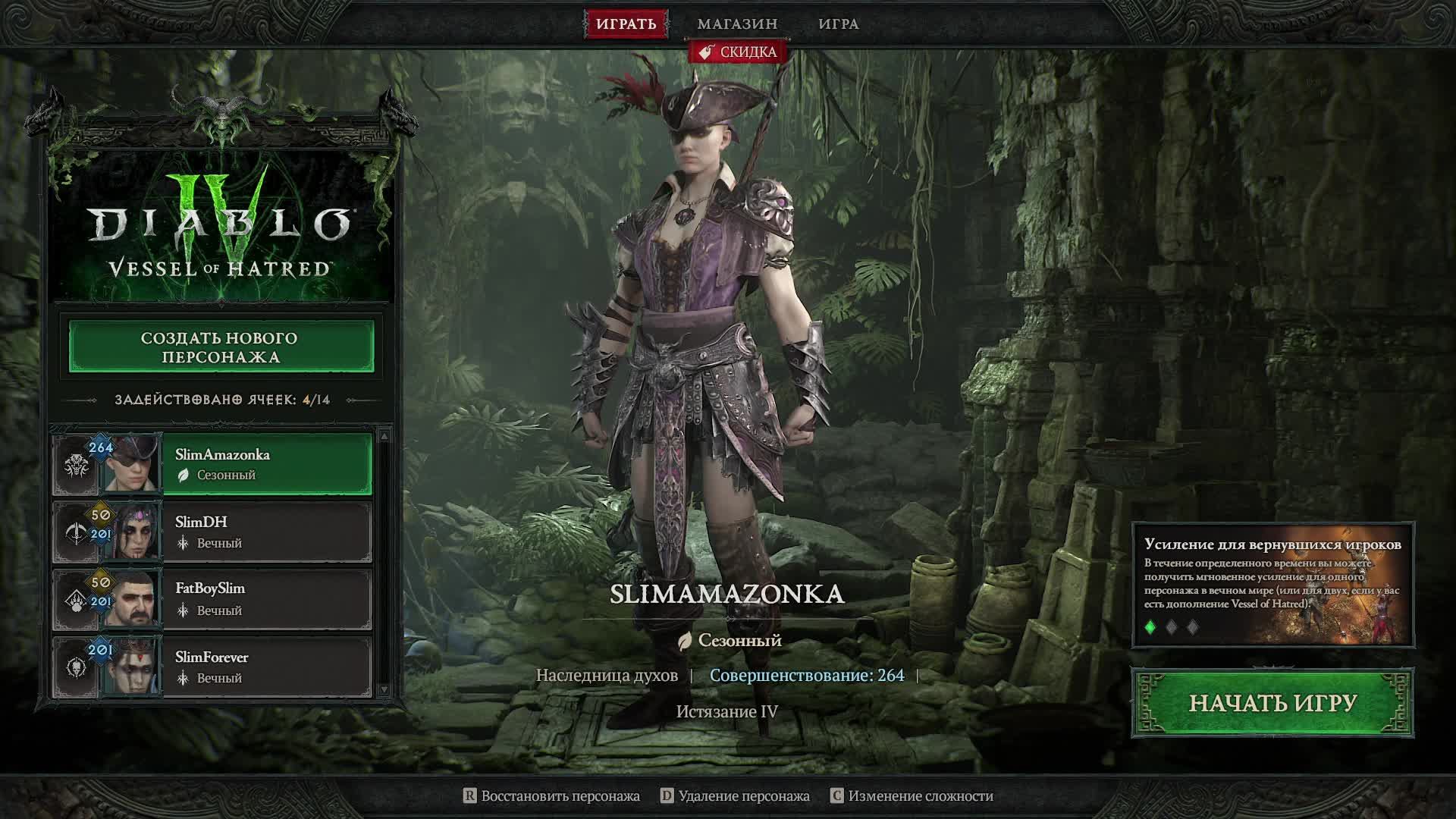Select FatBoySlim from the character list
Image resolution: width=1456 pixels, height=819 pixels.
(x=265, y=599)
